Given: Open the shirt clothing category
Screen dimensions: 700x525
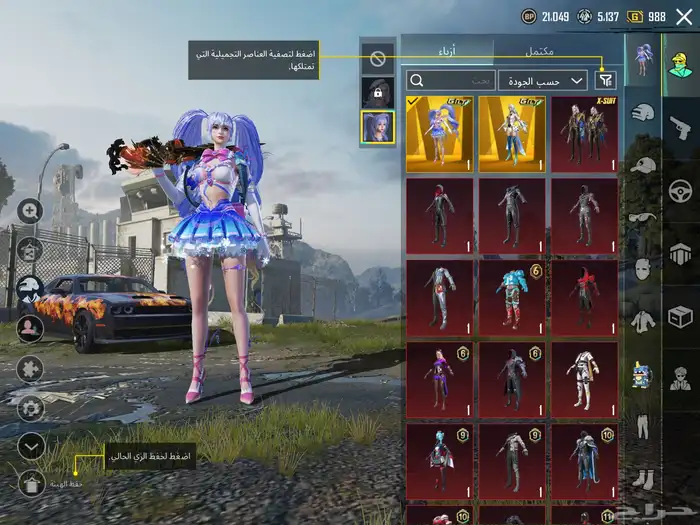Looking at the screenshot, I should click(x=643, y=322).
